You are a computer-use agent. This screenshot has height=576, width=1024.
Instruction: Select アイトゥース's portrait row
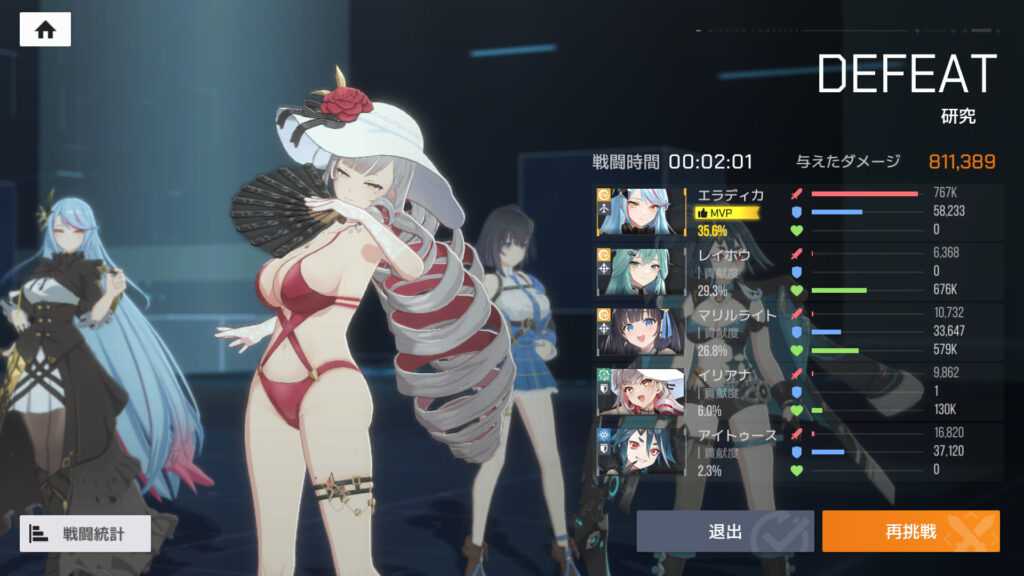pos(639,450)
